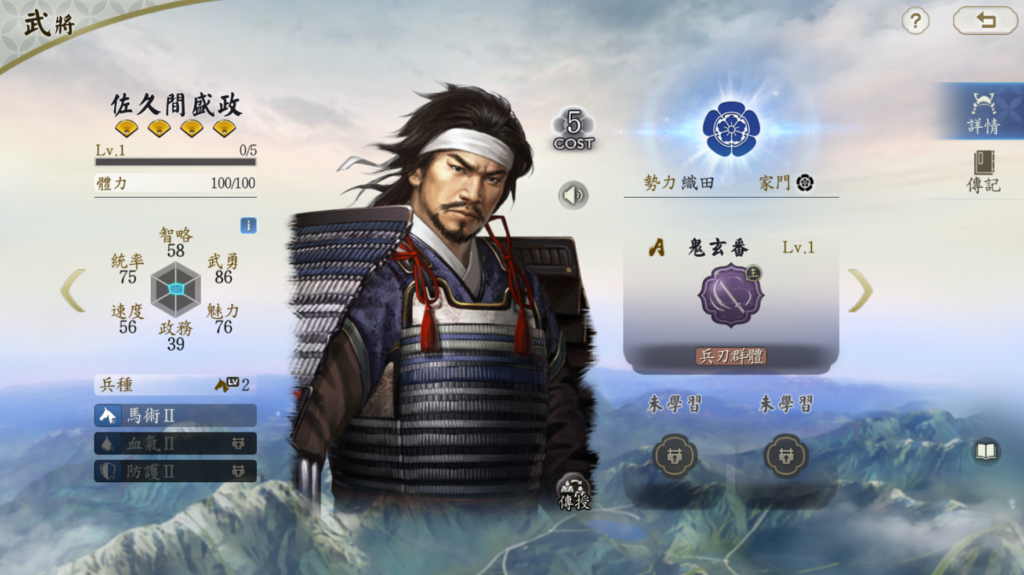The height and width of the screenshot is (575, 1024).
Task: Switch to the 詳情 details tab
Action: pos(982,112)
